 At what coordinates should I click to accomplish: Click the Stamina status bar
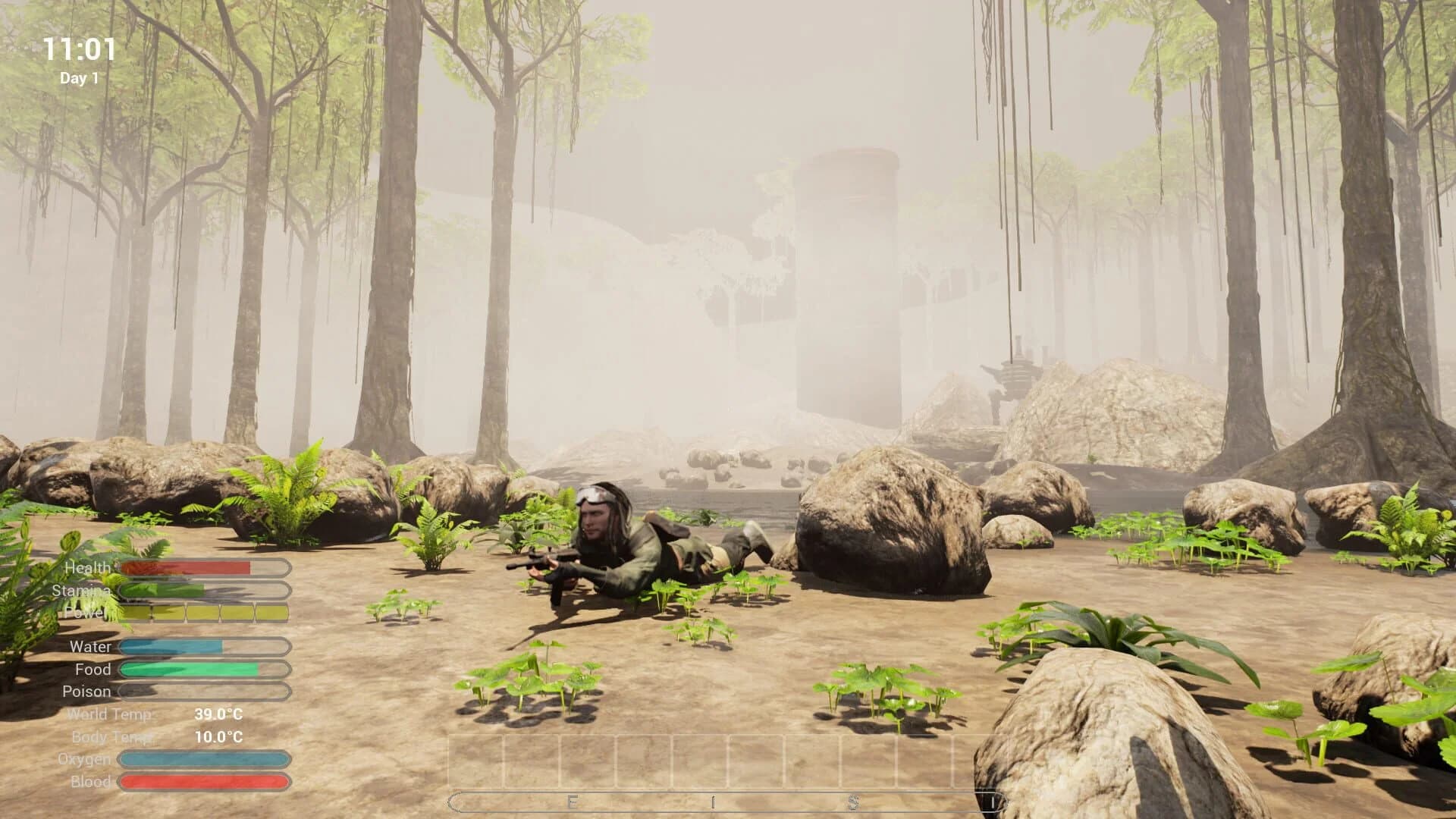click(205, 588)
